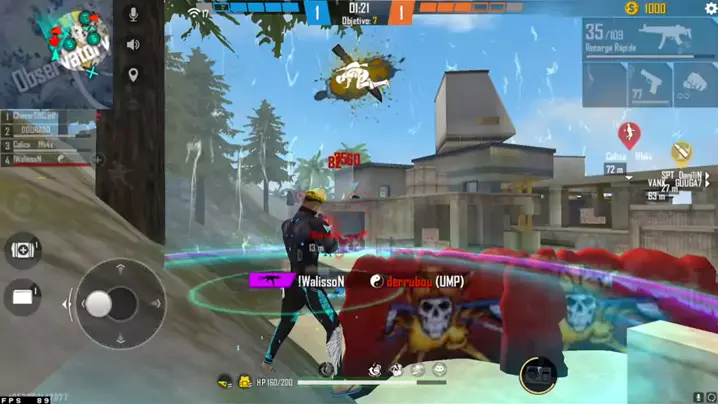Activate the round skill button
This screenshot has height=404, width=718.
[x=537, y=374]
